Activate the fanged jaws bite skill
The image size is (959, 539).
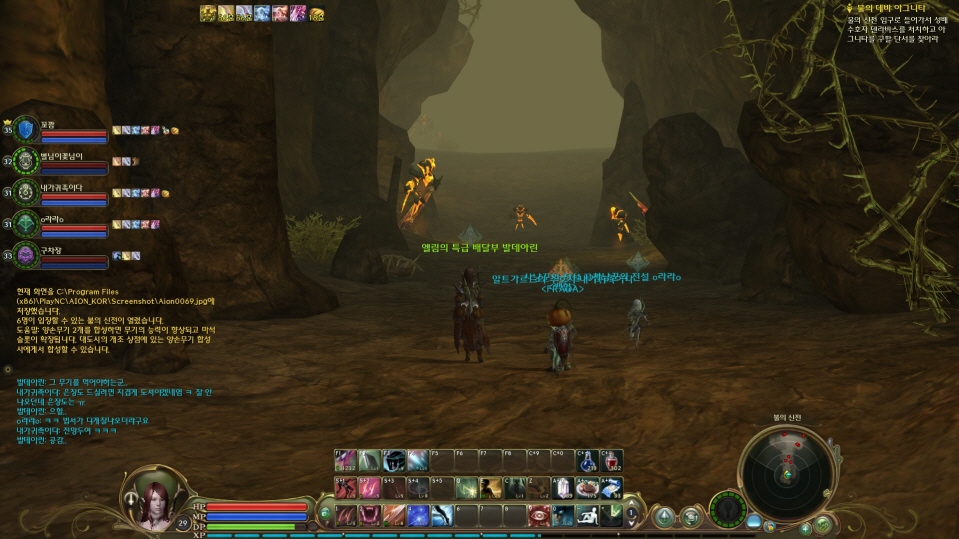point(369,515)
